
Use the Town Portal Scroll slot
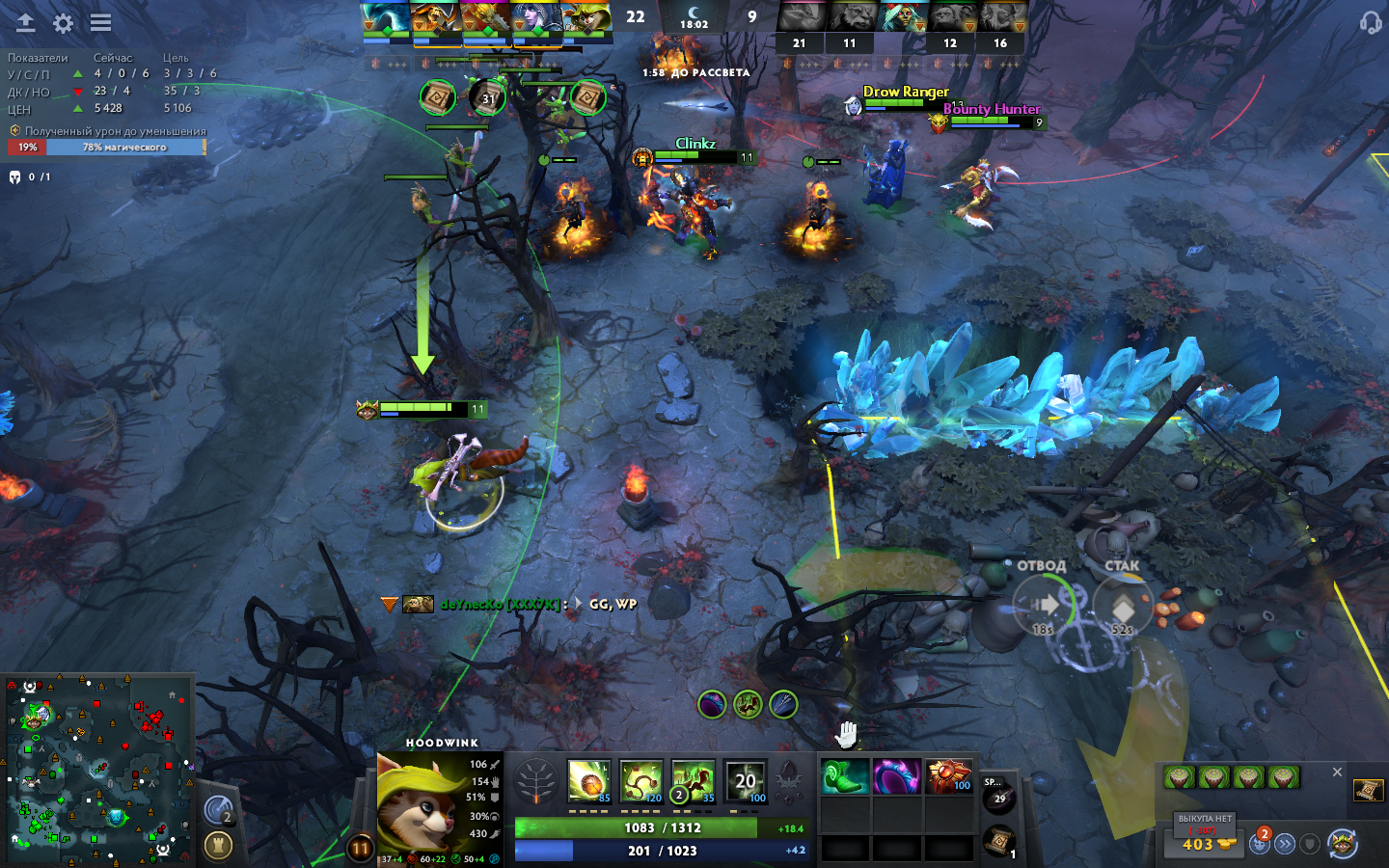pyautogui.click(x=999, y=841)
